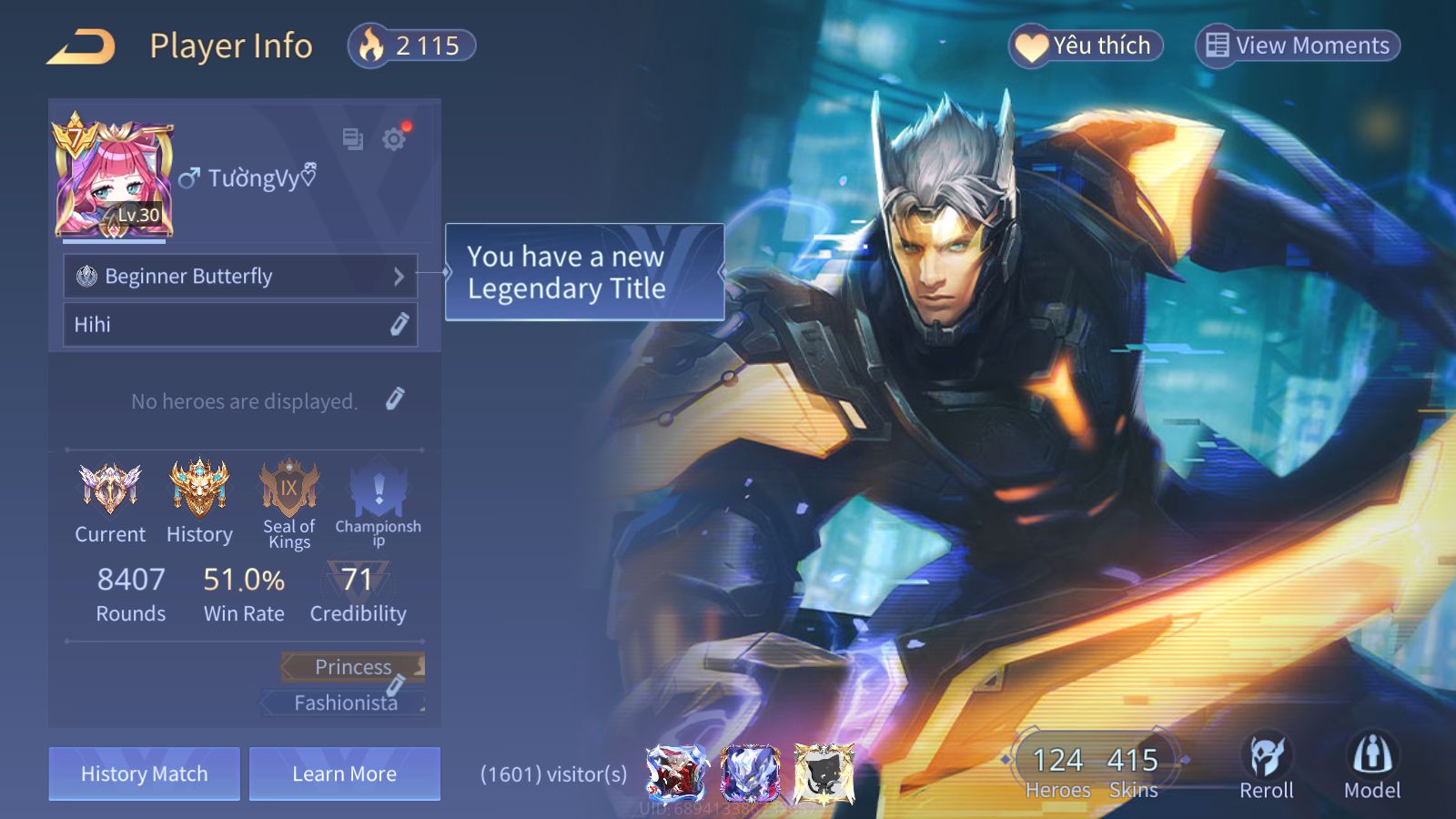Click the copy card icon beside settings

point(352,139)
